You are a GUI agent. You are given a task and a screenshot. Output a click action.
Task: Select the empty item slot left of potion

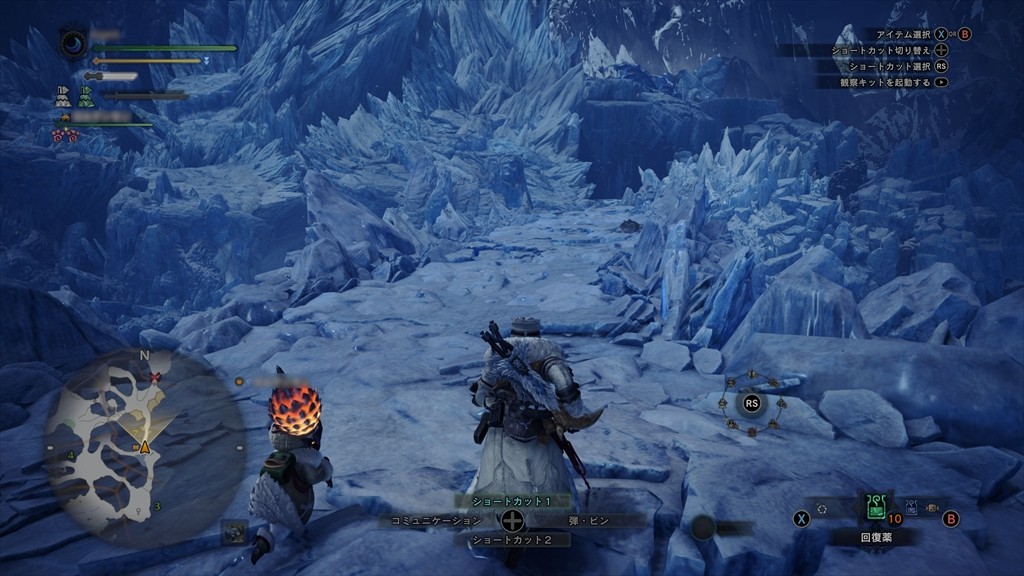pos(824,509)
